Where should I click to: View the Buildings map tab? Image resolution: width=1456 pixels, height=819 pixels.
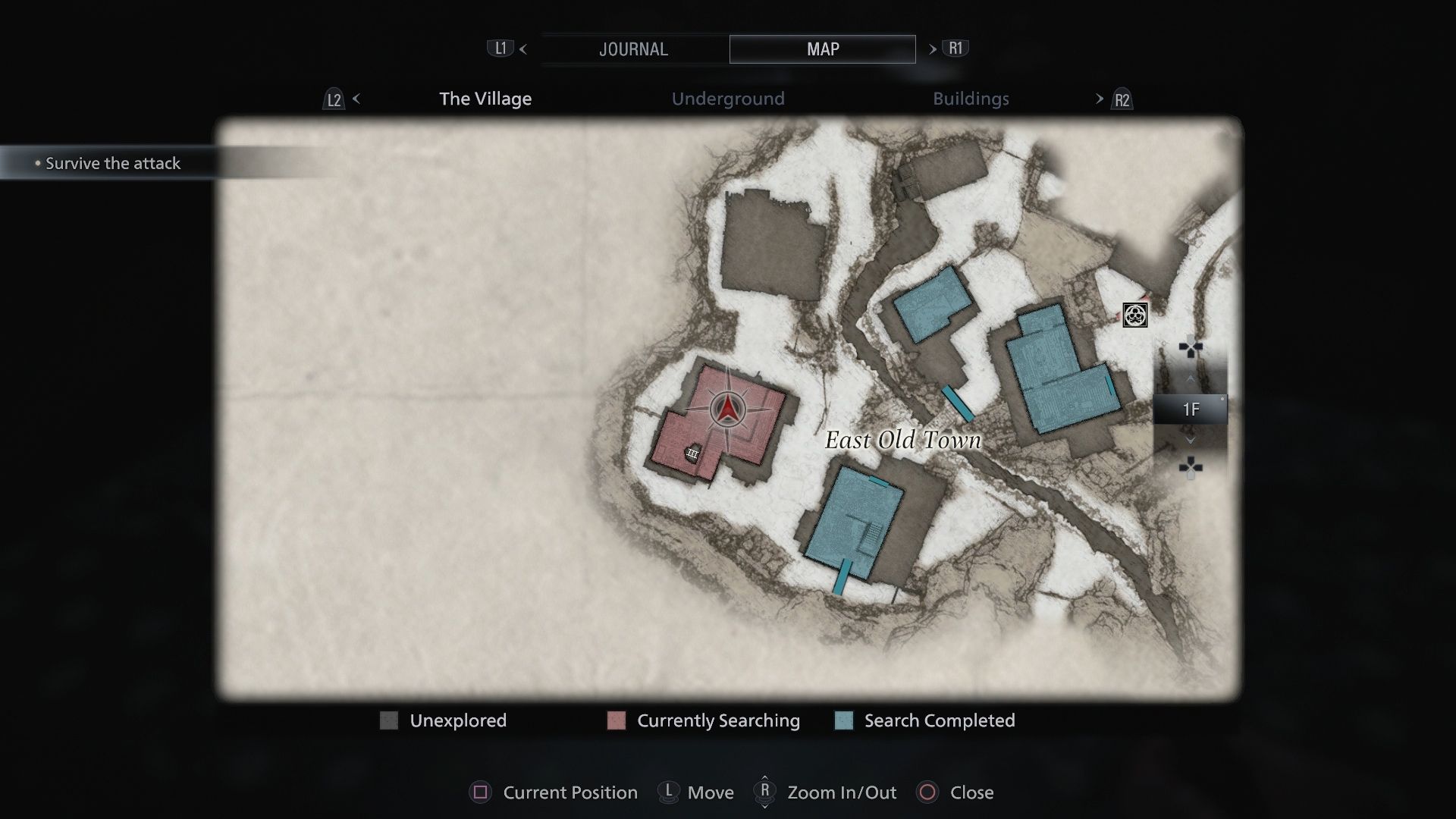[x=971, y=99]
